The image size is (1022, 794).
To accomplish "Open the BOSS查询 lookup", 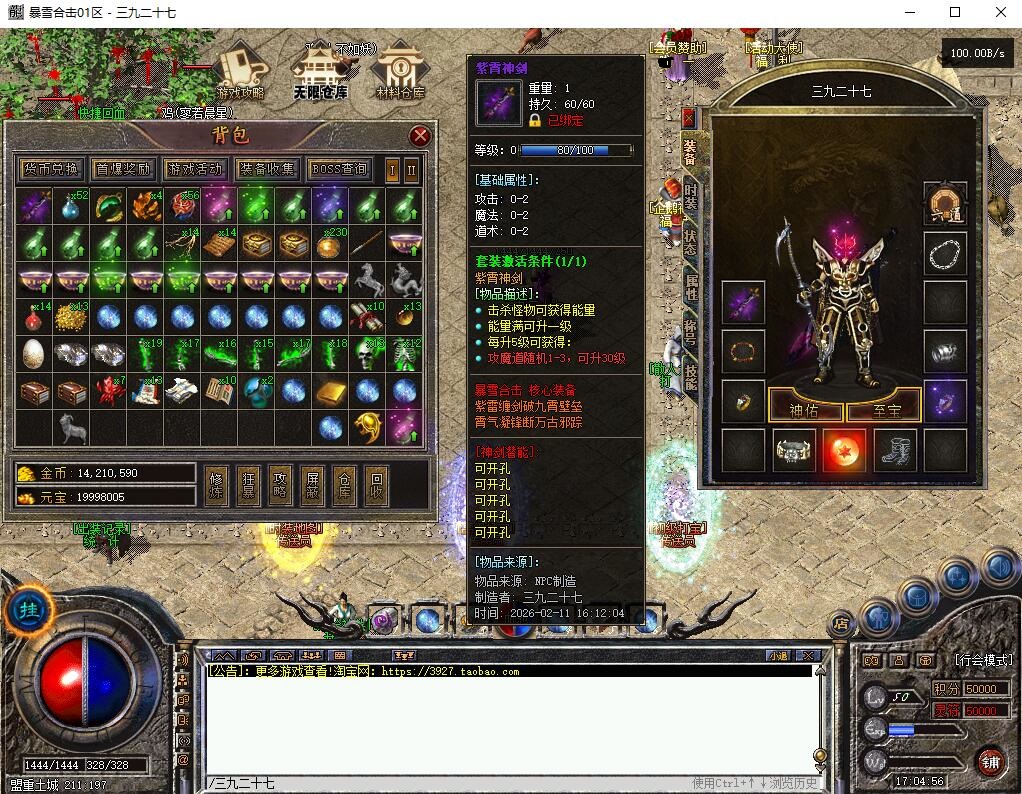I will (340, 169).
